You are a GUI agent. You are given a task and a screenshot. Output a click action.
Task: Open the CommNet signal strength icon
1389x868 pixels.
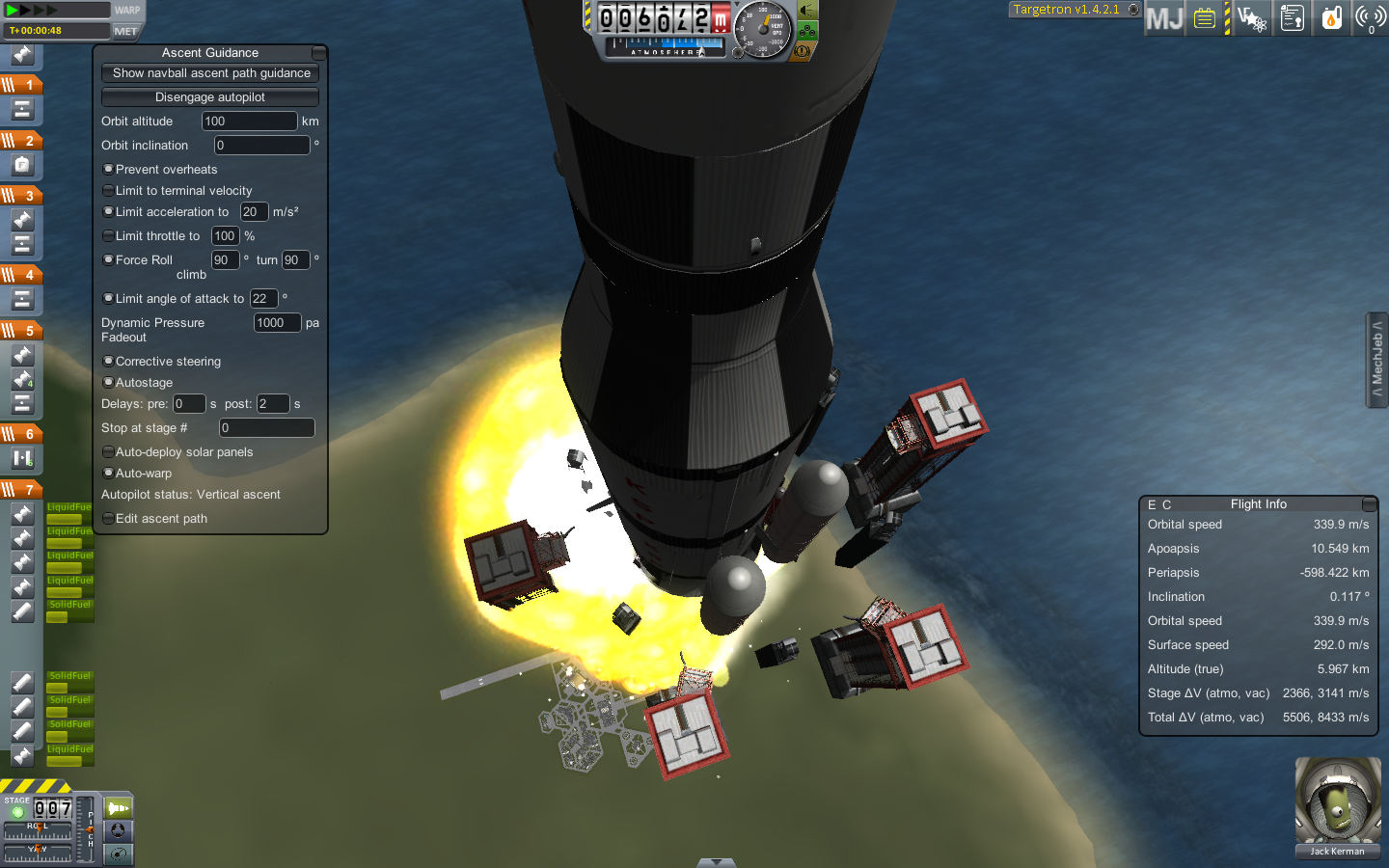[x=1371, y=17]
